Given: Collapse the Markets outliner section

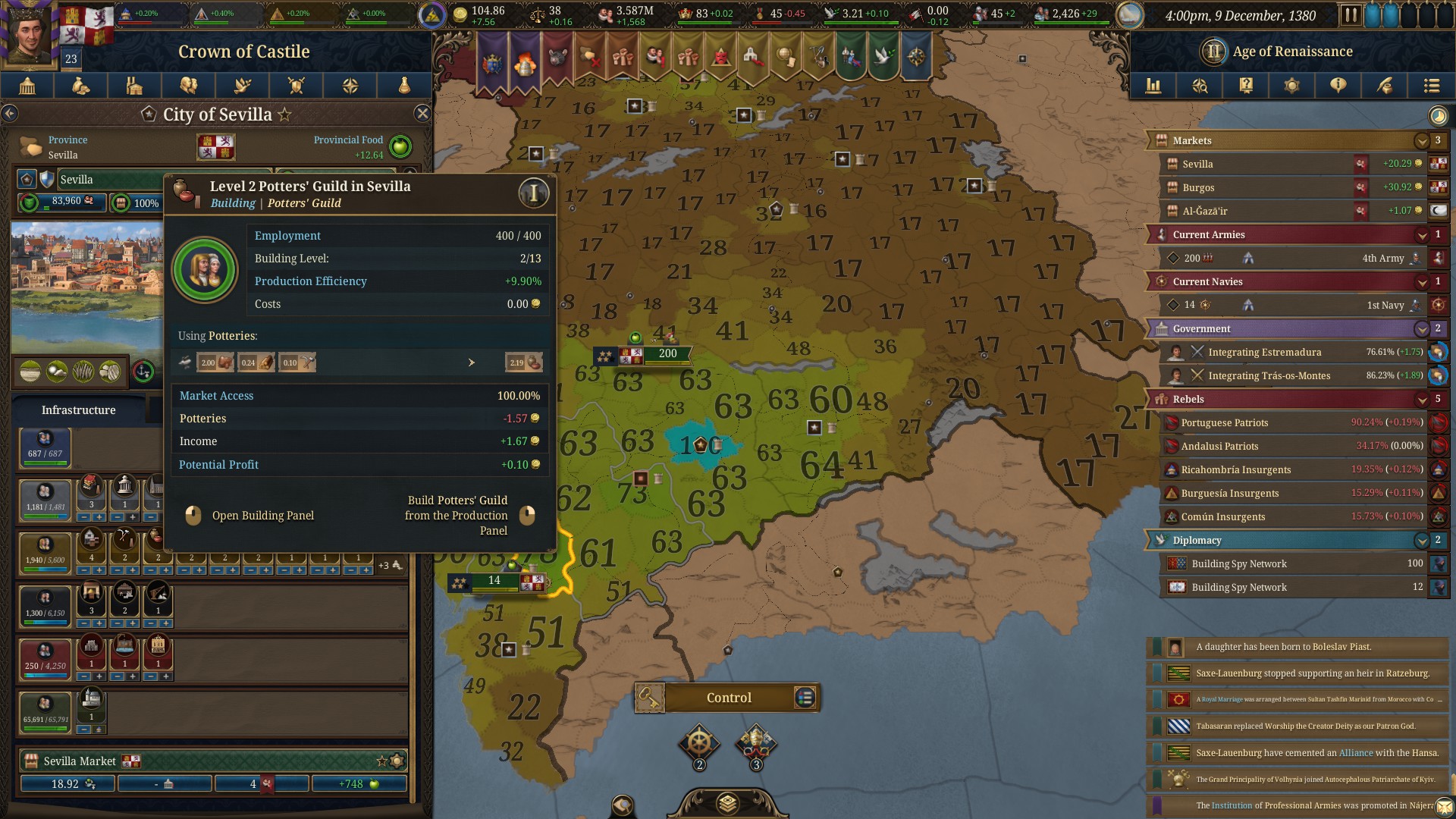Looking at the screenshot, I should click(x=1422, y=140).
